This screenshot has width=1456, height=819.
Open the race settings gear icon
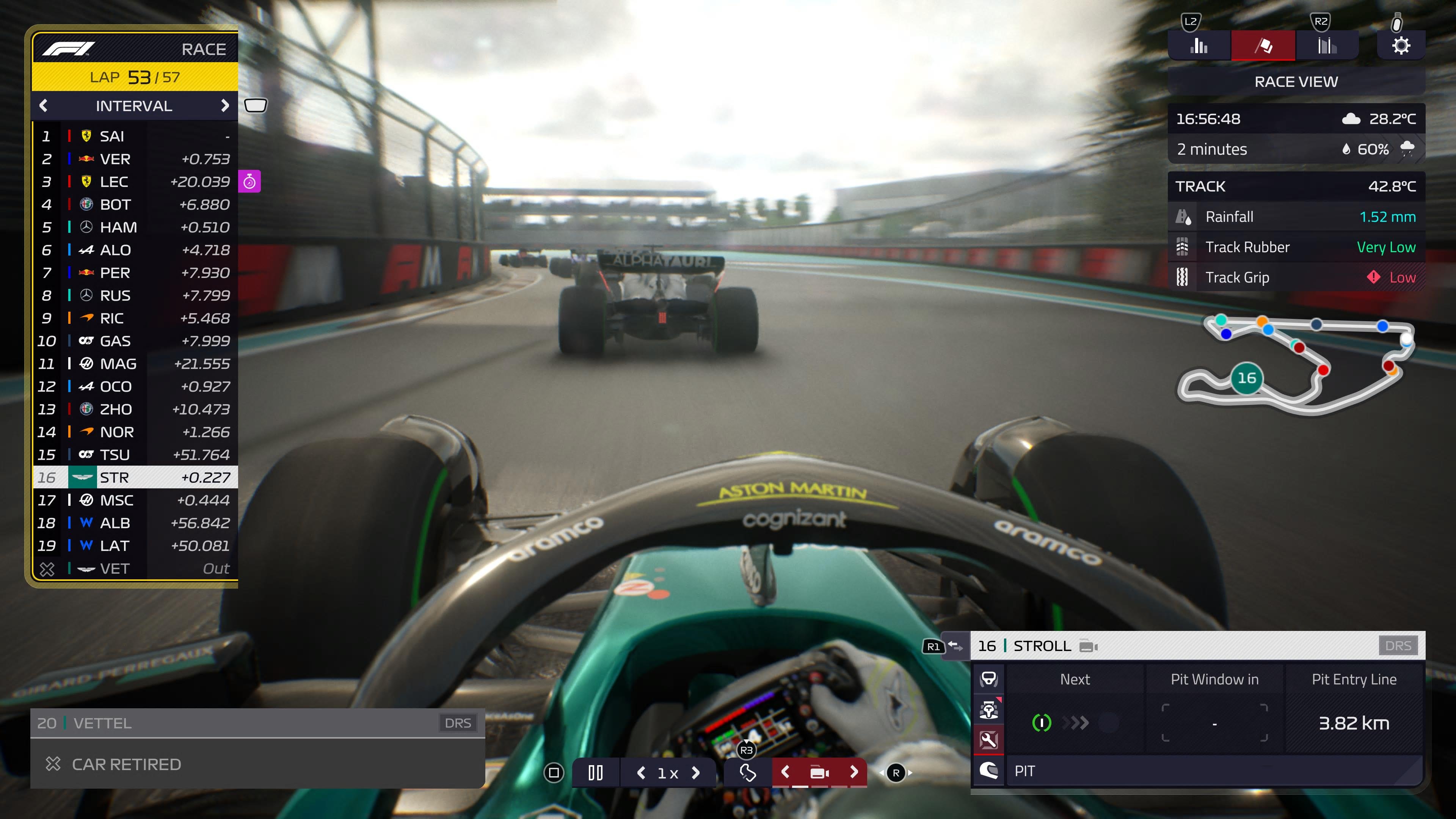pyautogui.click(x=1401, y=46)
